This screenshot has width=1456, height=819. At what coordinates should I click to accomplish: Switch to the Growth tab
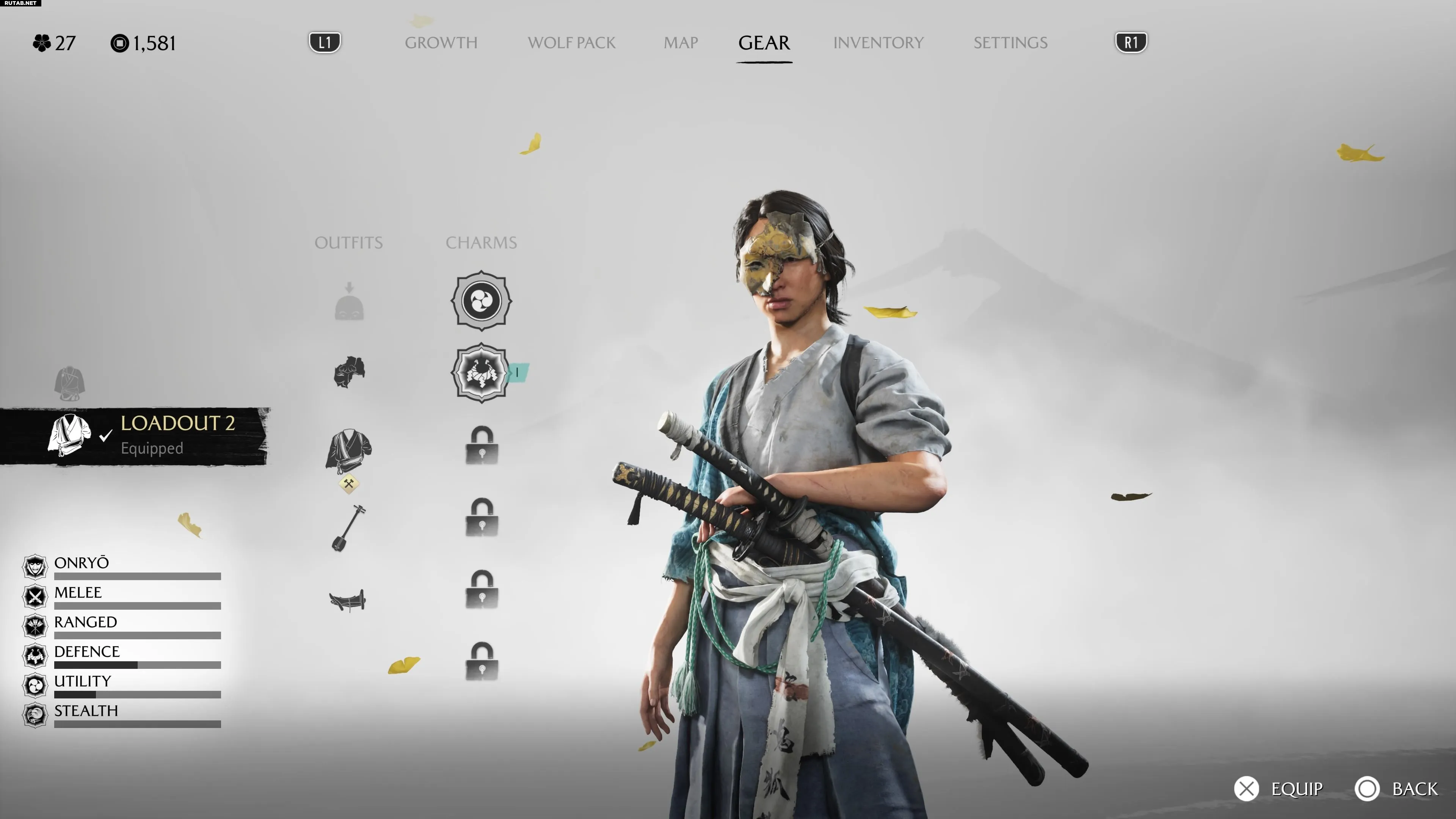pyautogui.click(x=441, y=43)
